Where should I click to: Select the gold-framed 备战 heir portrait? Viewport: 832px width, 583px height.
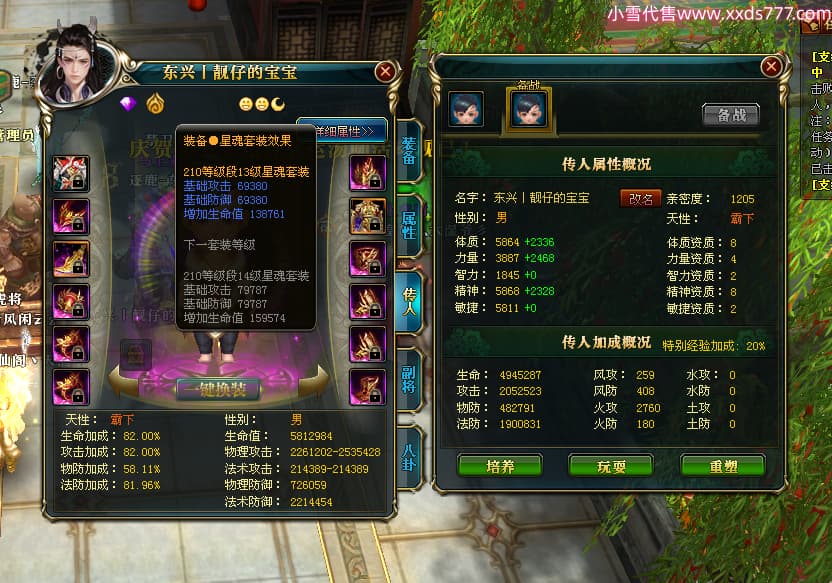pyautogui.click(x=528, y=109)
